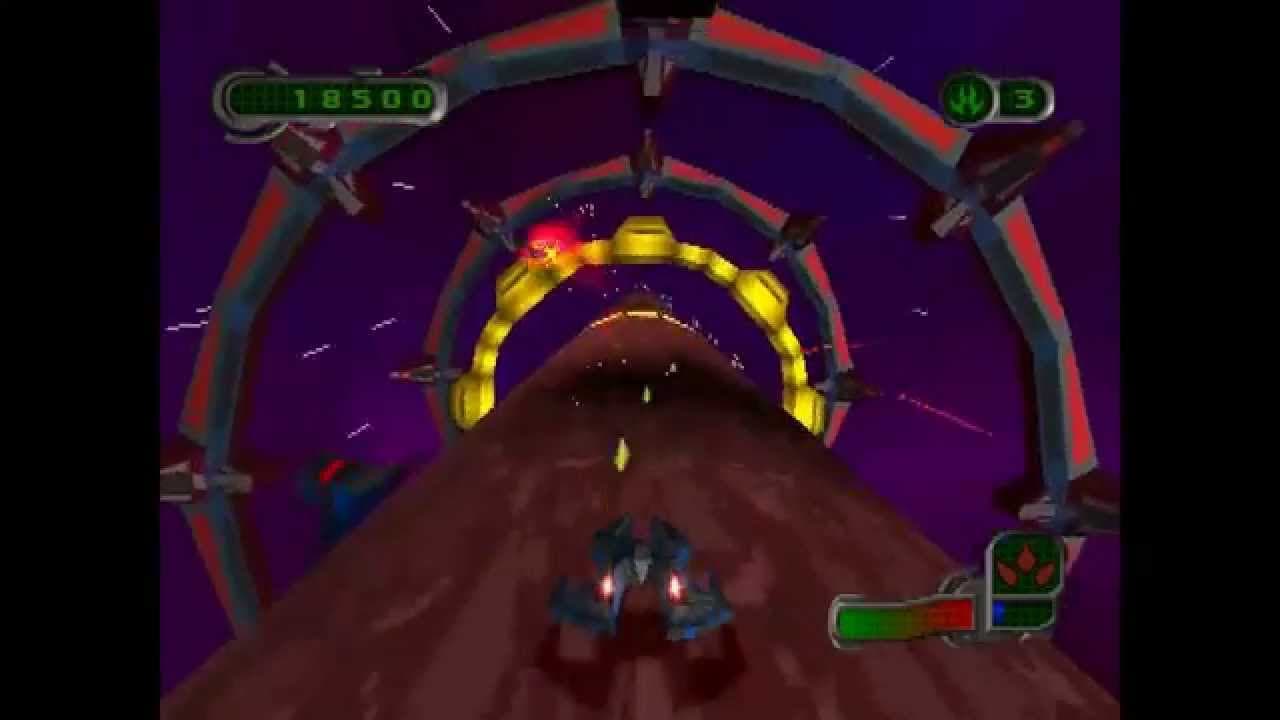Select the red claw weapon indicator panel
The image size is (1280, 720).
coord(1024,566)
